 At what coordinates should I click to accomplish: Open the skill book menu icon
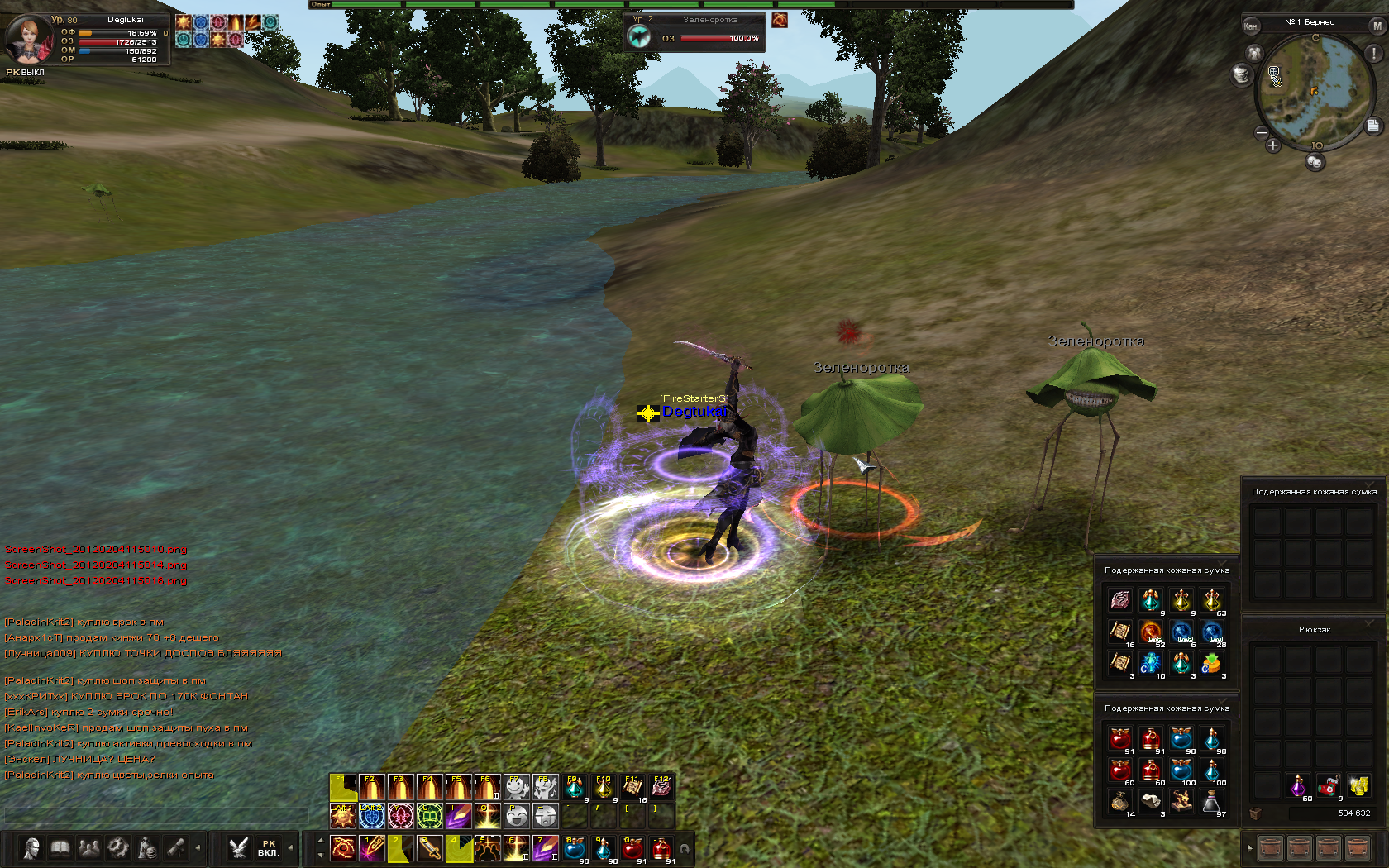point(60,848)
